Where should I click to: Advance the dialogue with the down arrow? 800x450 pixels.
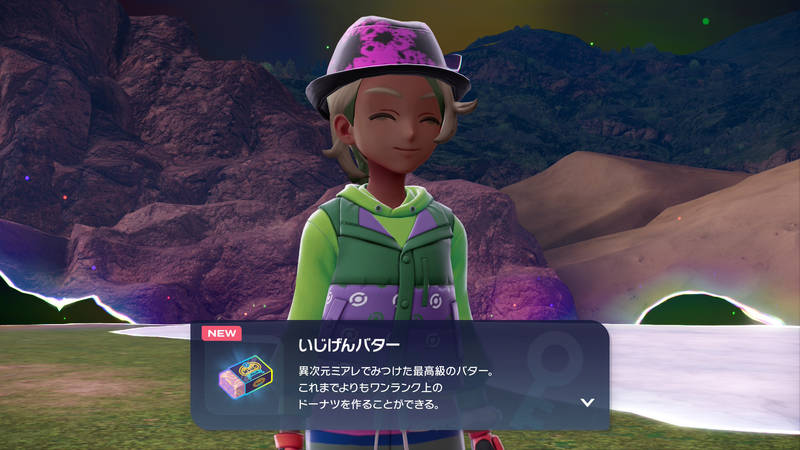587,402
